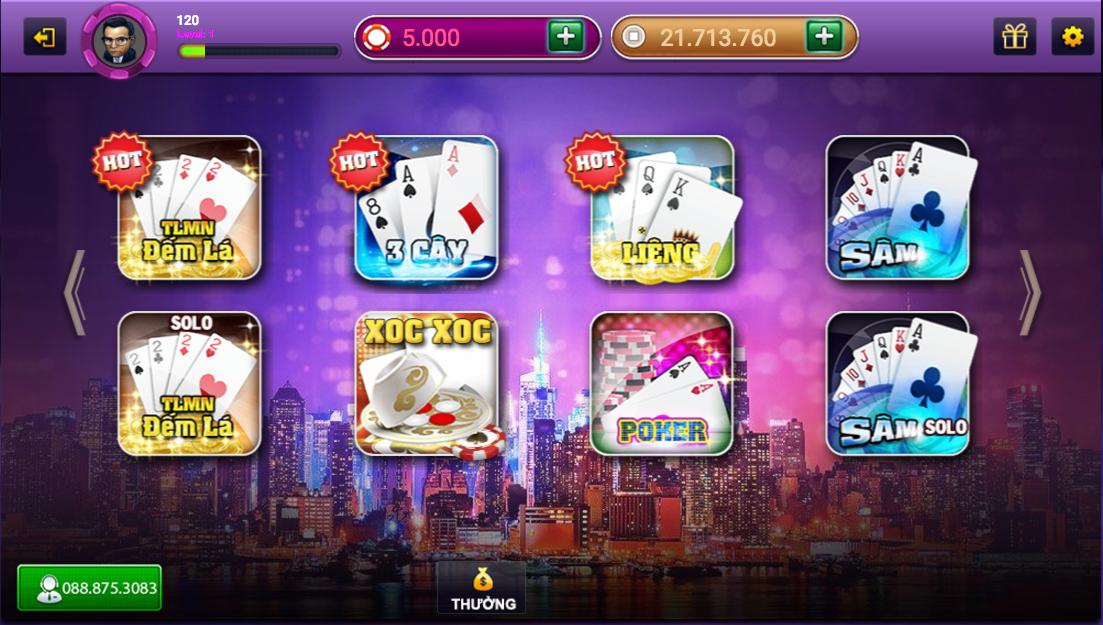Play the Xóc Xóc dice game
Viewport: 1103px width, 625px height.
(426, 384)
